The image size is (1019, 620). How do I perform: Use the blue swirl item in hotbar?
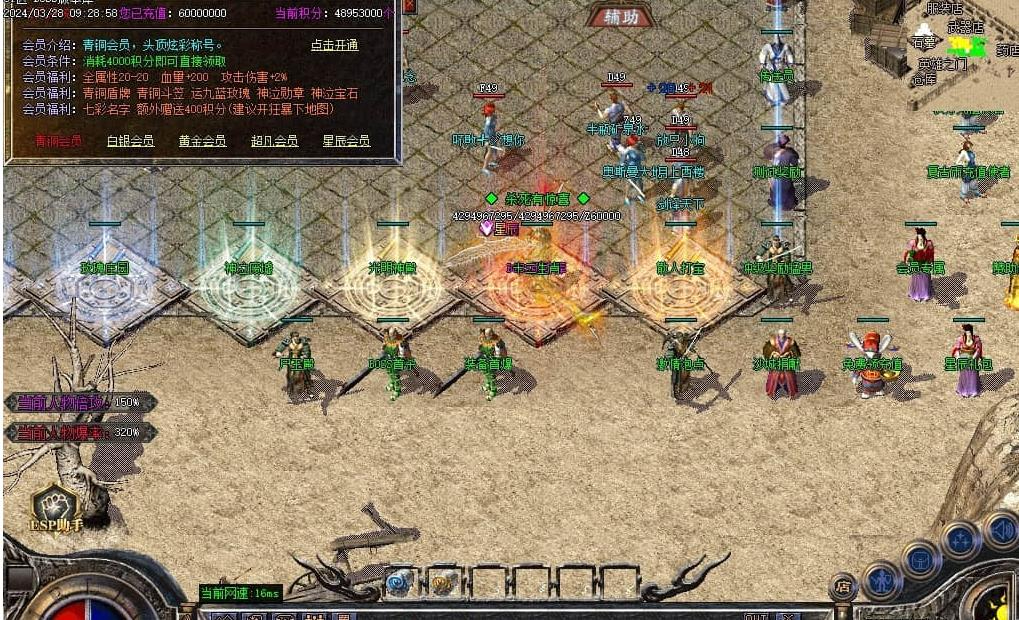[x=399, y=583]
